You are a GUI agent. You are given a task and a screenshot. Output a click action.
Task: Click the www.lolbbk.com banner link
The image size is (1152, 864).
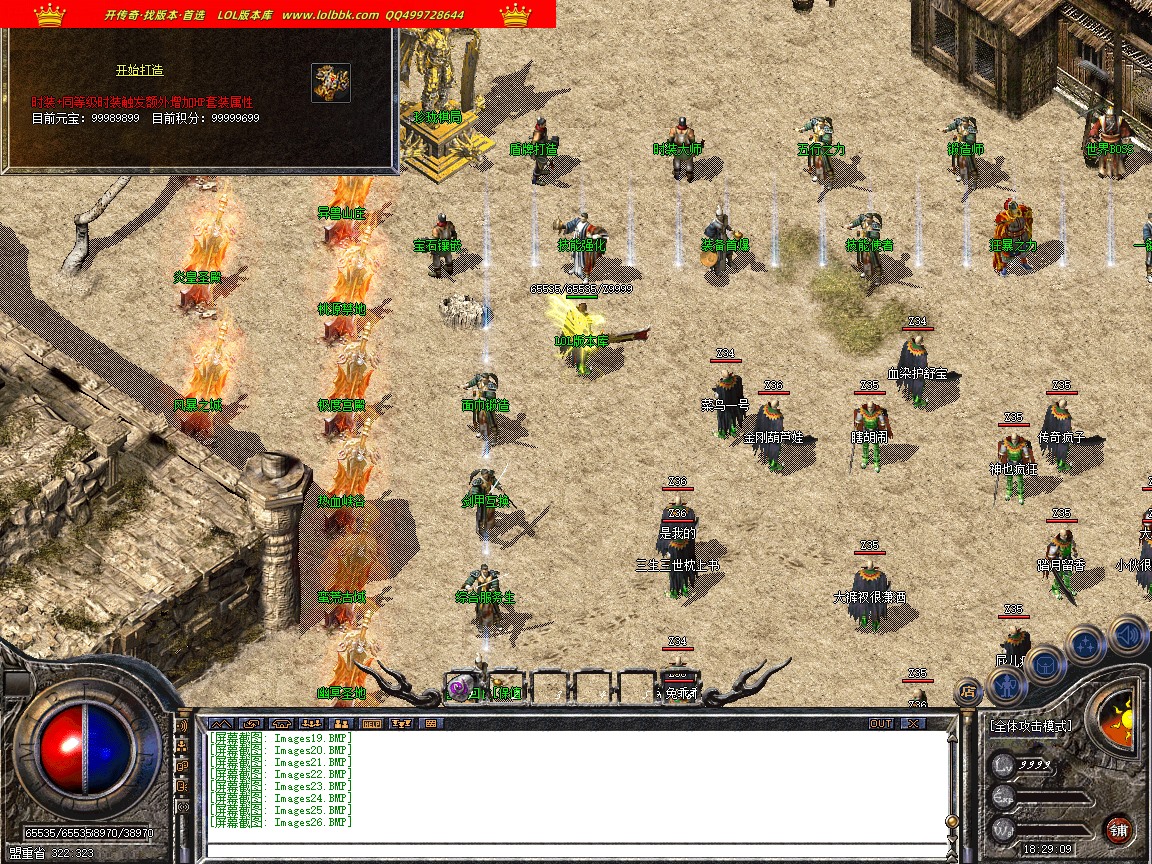pos(330,15)
